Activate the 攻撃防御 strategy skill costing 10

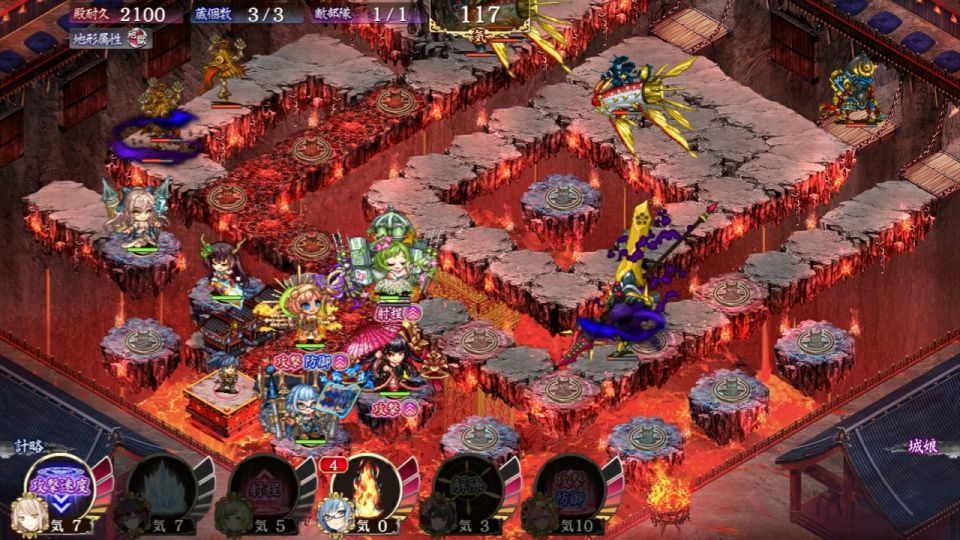pyautogui.click(x=569, y=487)
